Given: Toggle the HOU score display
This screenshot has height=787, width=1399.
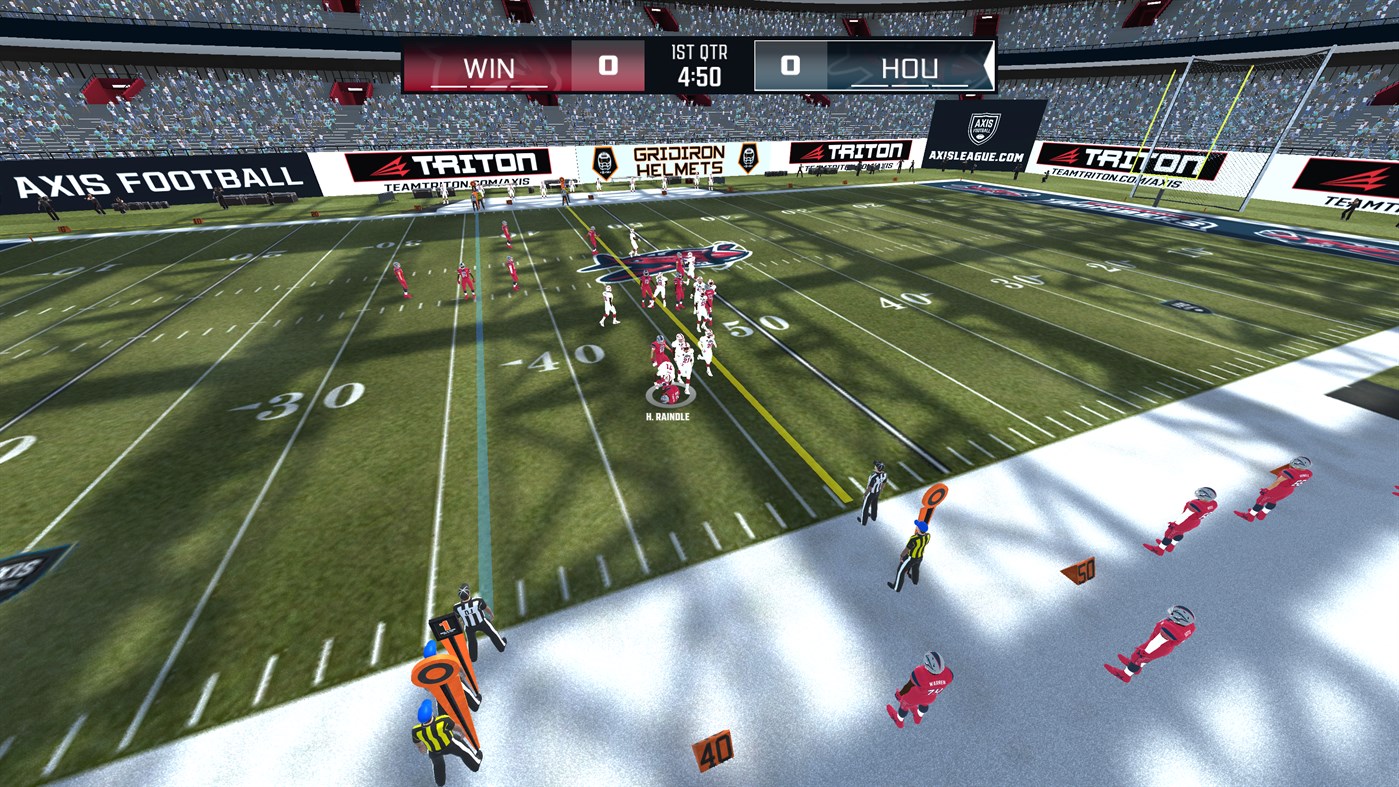Looking at the screenshot, I should click(789, 67).
